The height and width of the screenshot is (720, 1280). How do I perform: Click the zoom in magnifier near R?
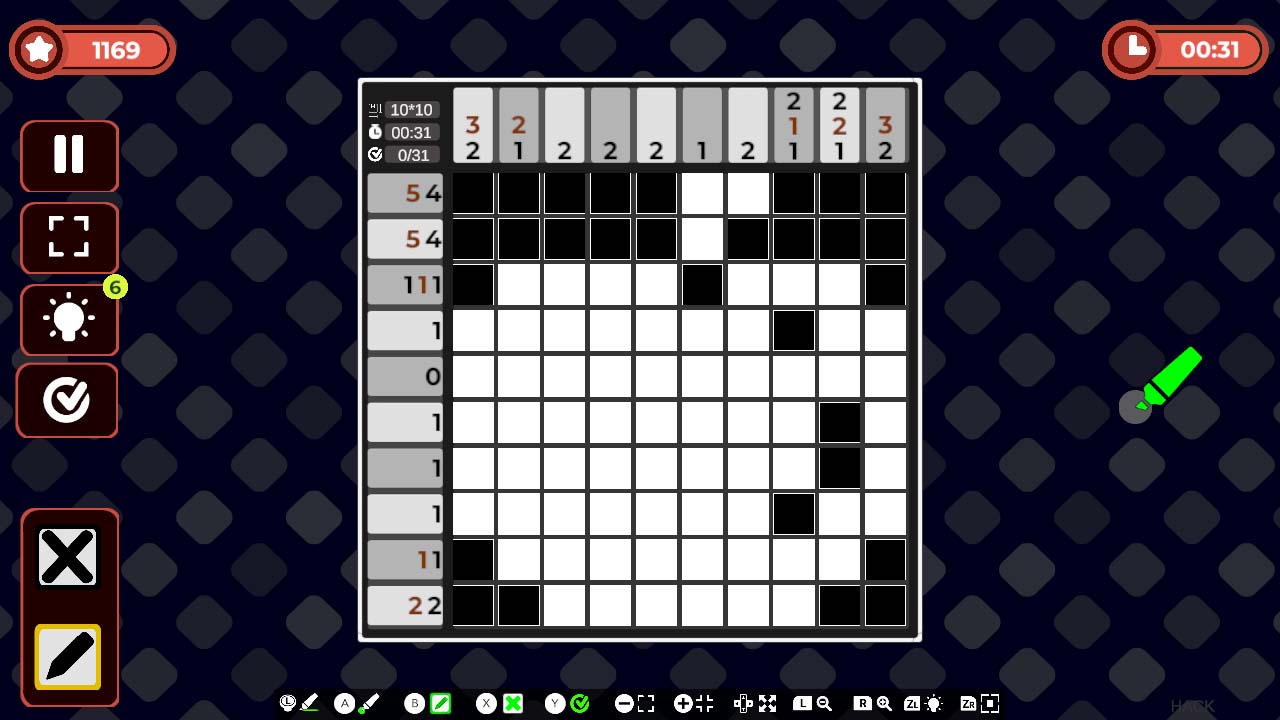[884, 703]
